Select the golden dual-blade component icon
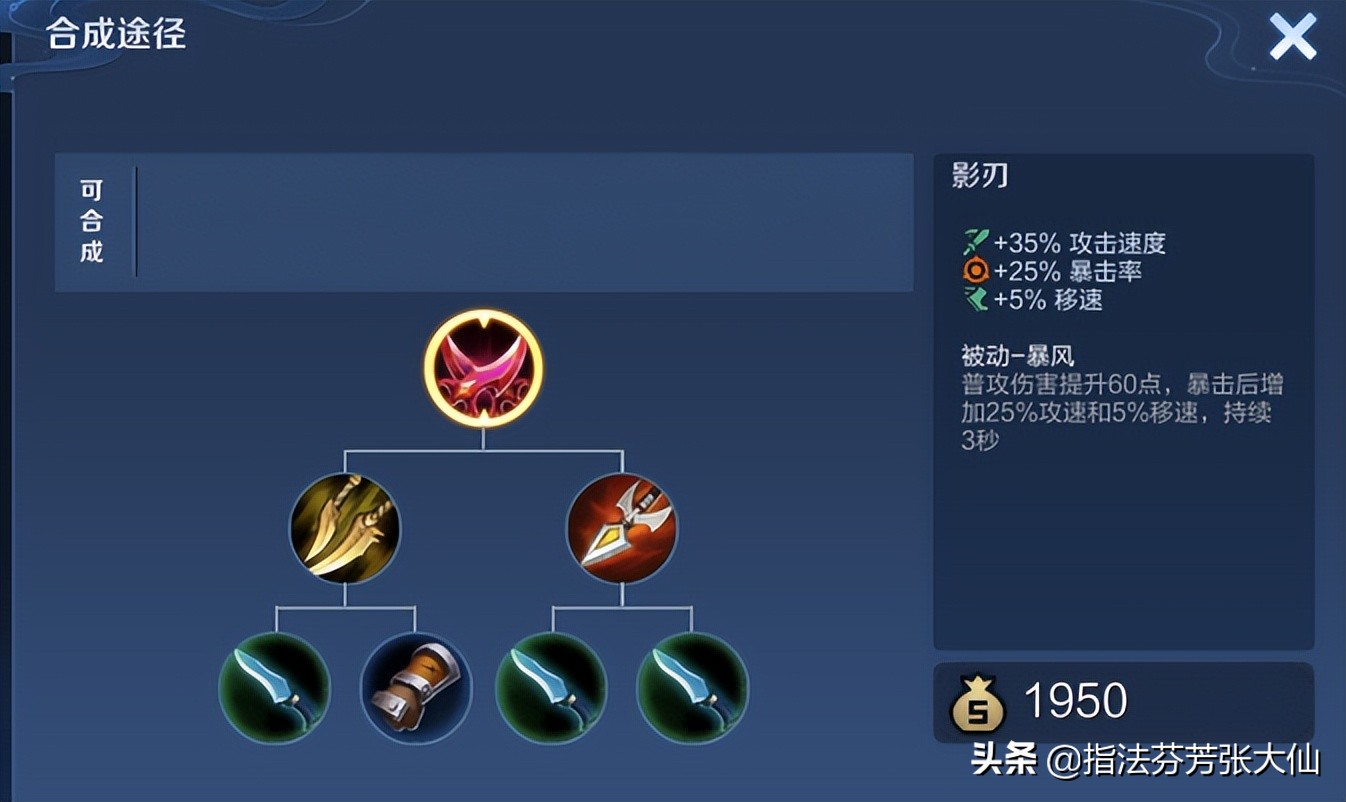The image size is (1346, 802). pyautogui.click(x=343, y=528)
